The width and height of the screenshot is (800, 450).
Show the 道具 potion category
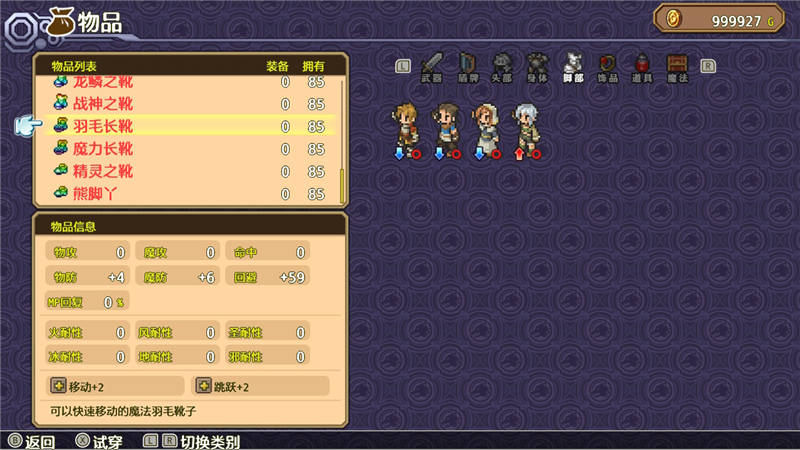(643, 66)
